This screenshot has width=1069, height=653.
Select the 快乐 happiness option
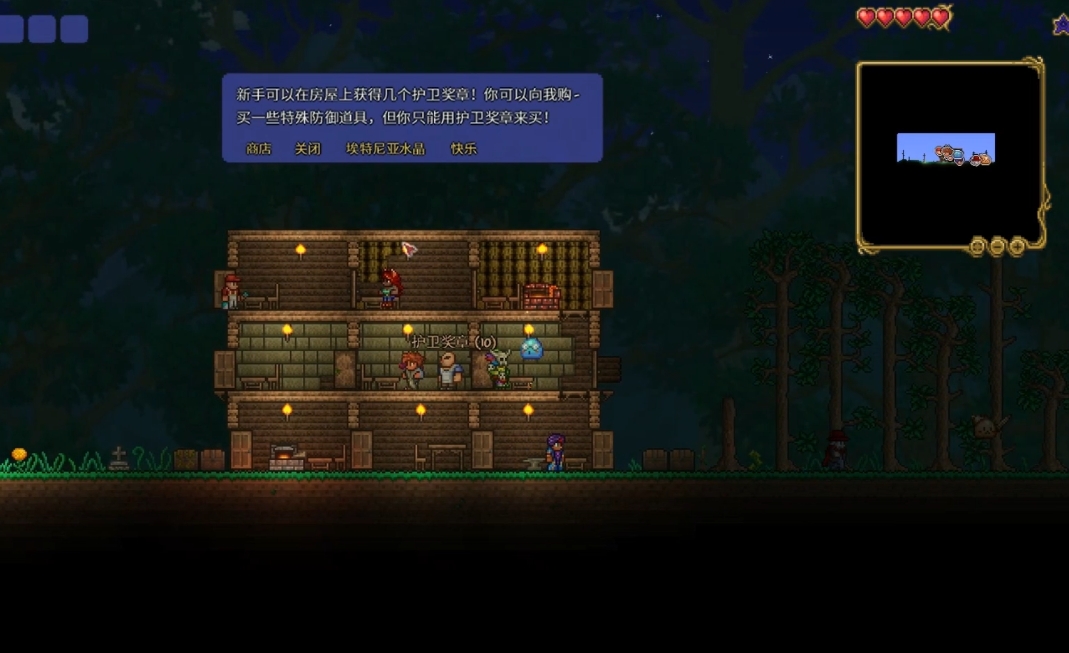463,148
